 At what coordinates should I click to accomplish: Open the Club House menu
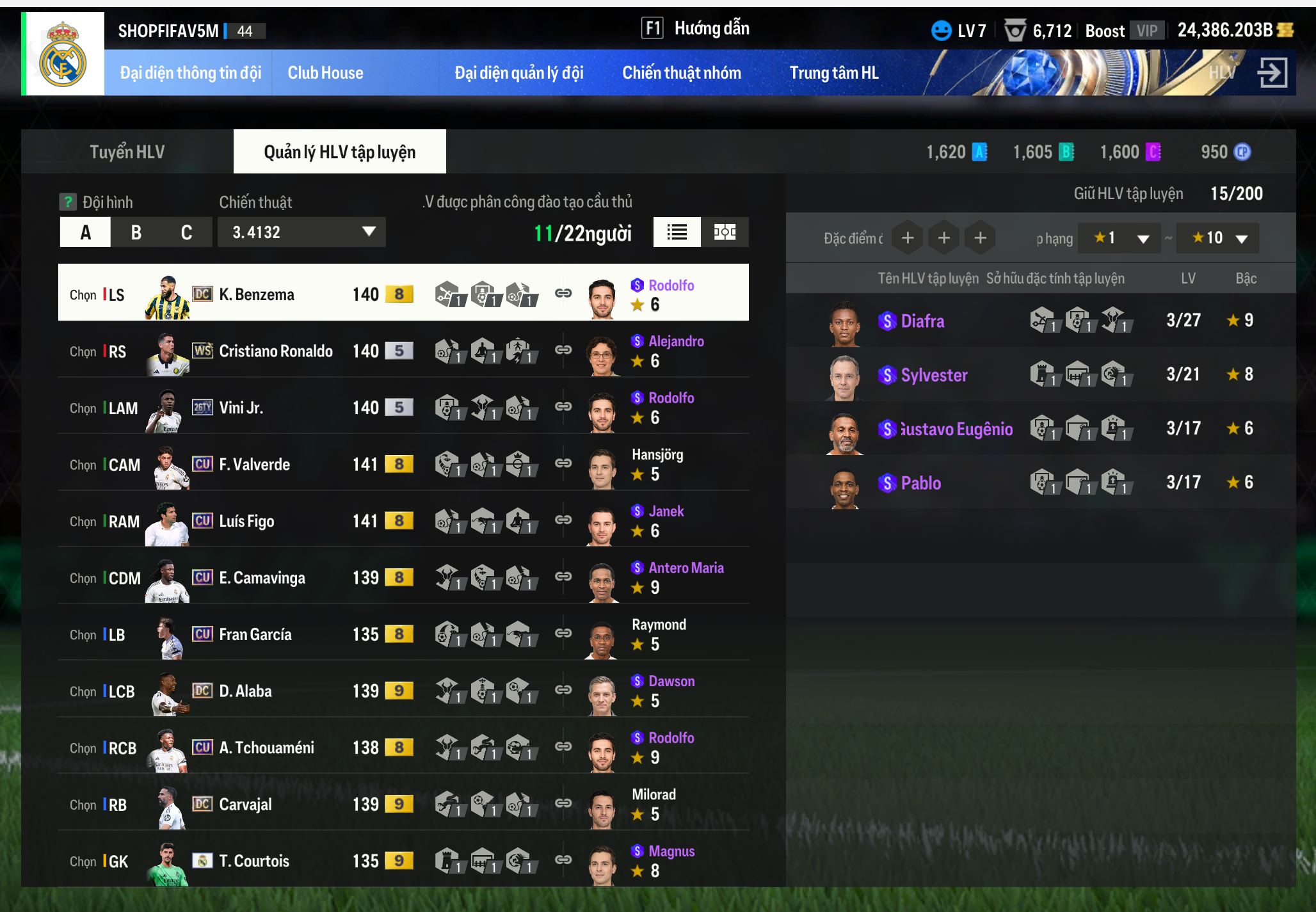point(325,73)
